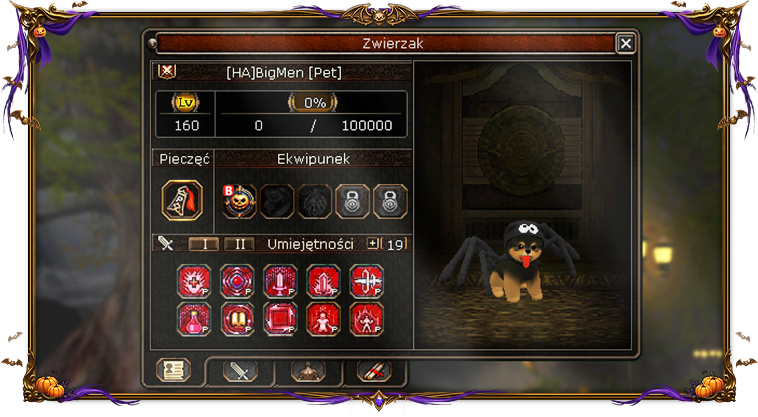Select the open book skill
This screenshot has width=758, height=417.
tap(236, 318)
